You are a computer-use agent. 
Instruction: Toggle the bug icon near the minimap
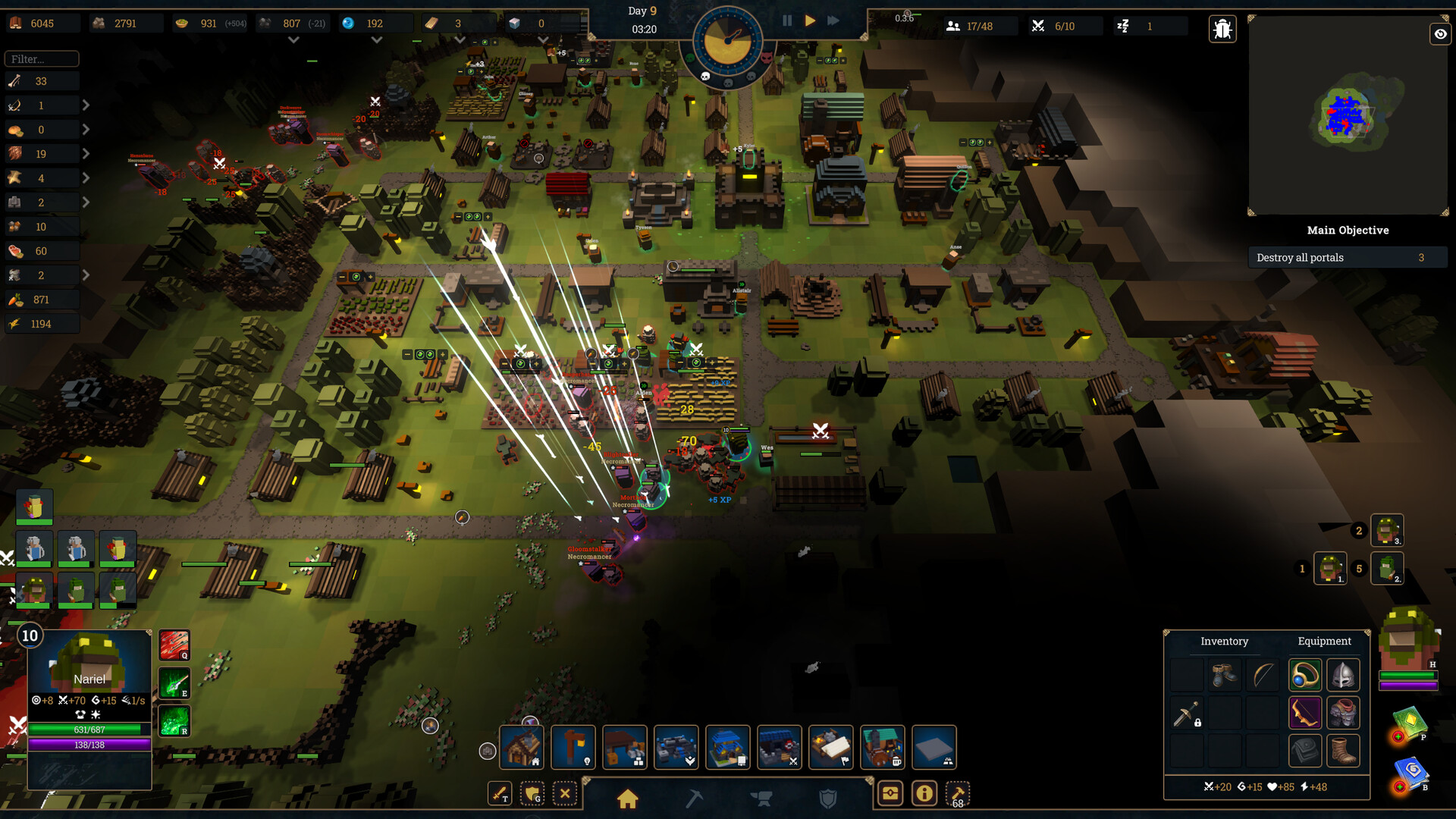click(1222, 28)
